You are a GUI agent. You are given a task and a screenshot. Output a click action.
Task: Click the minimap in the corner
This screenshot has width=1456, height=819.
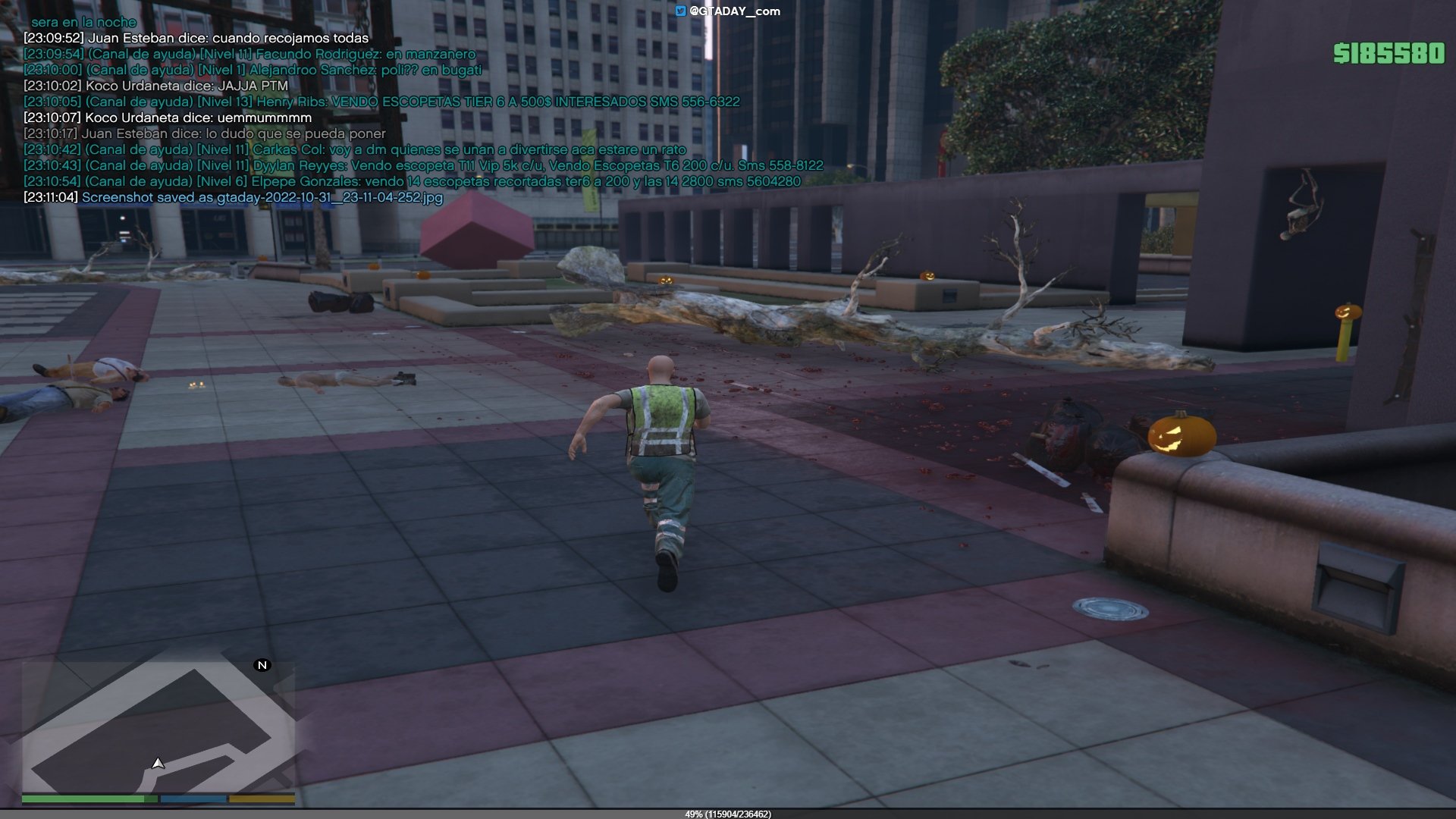click(158, 726)
